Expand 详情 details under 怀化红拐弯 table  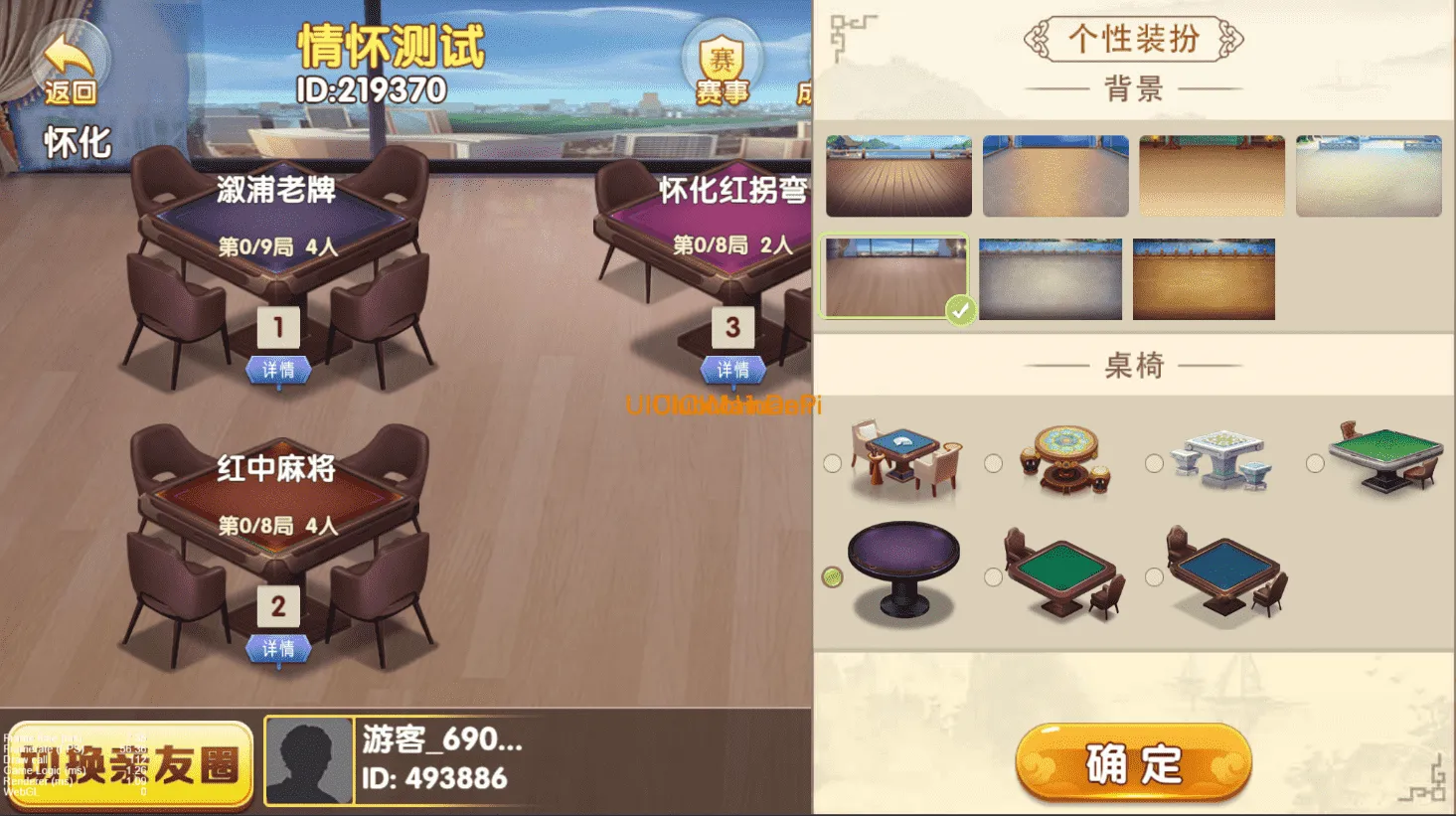[x=733, y=370]
